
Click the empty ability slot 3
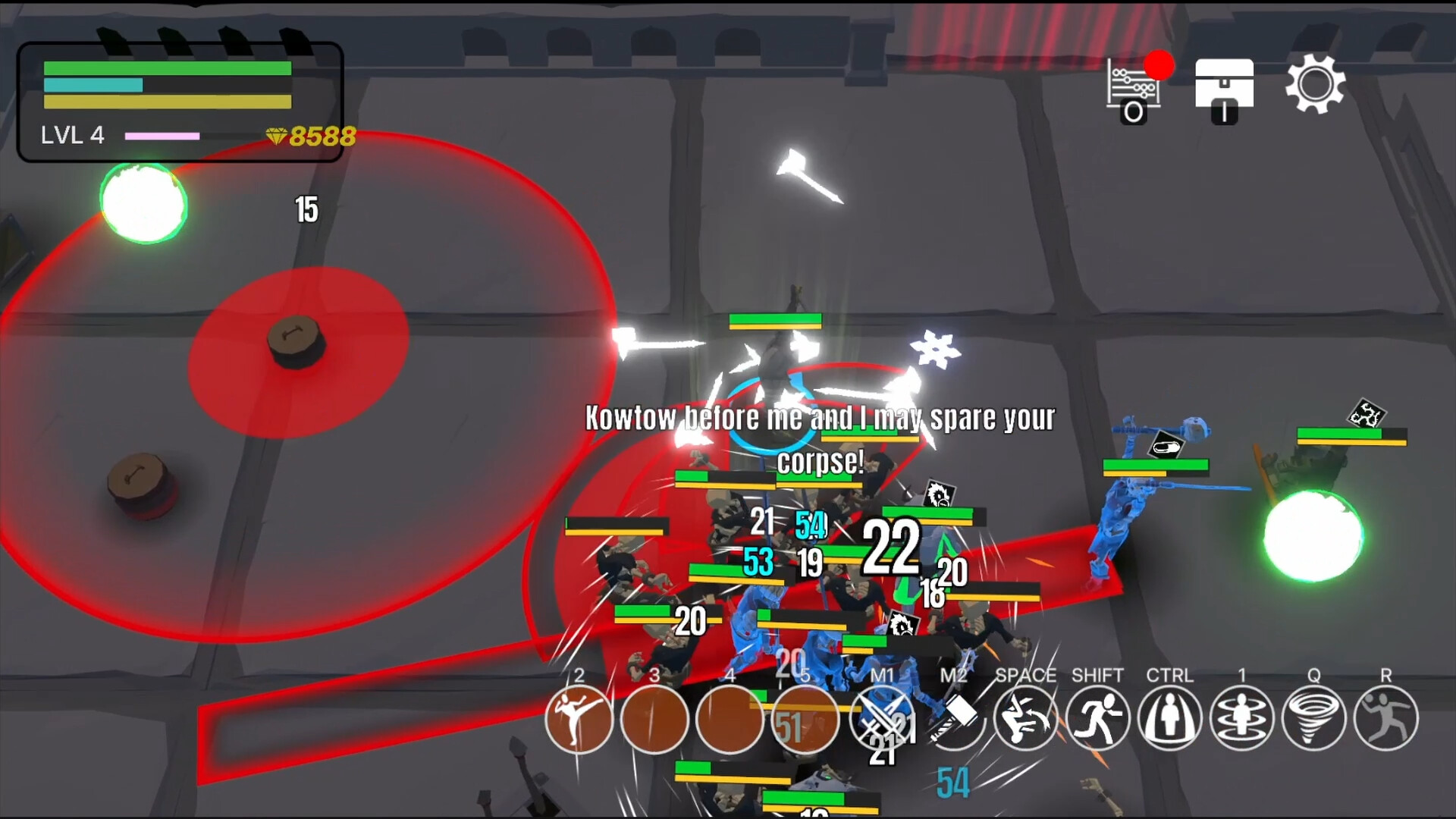(654, 719)
